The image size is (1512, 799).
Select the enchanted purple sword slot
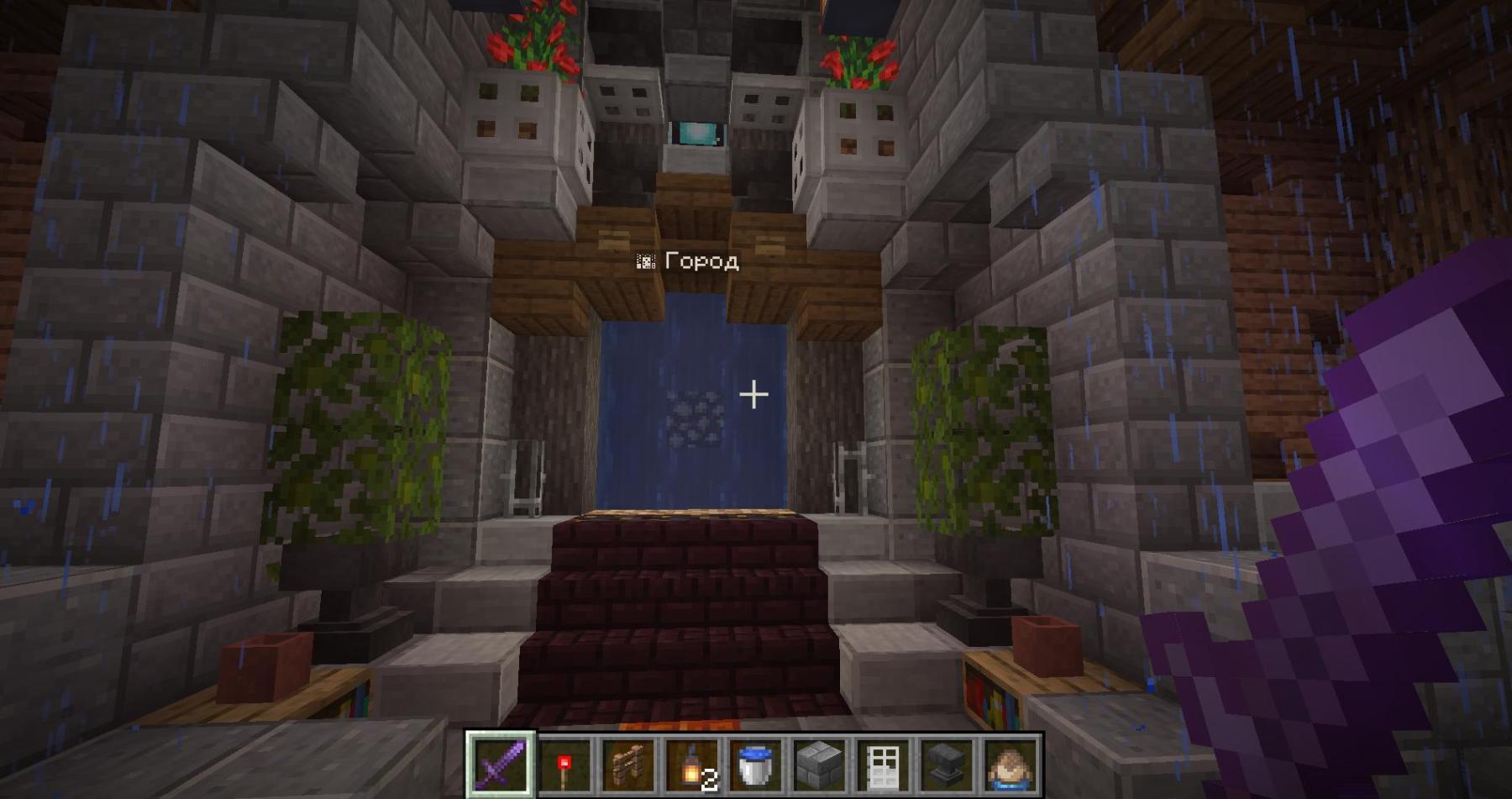pyautogui.click(x=501, y=765)
